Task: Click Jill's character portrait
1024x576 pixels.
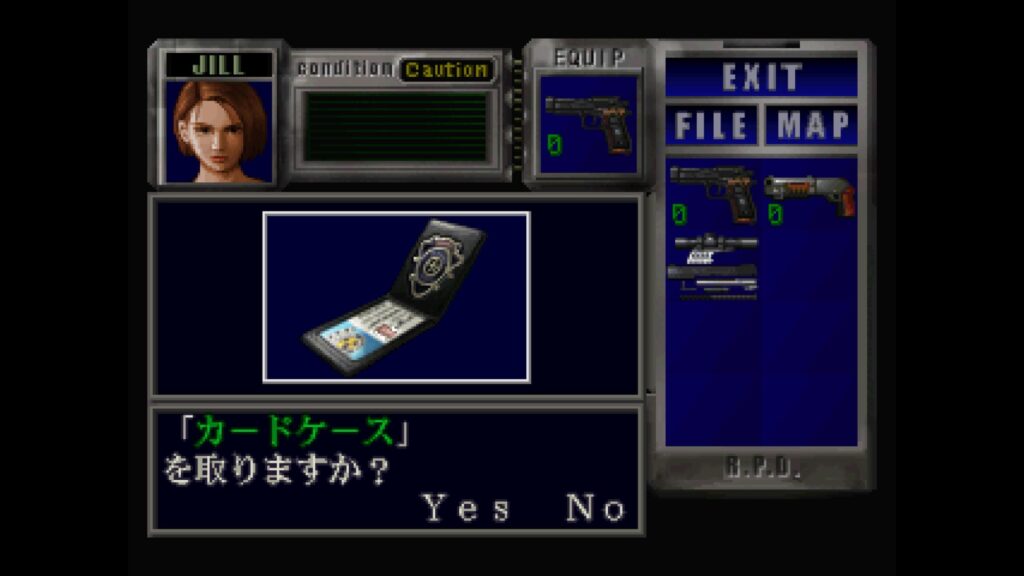Action: point(220,131)
